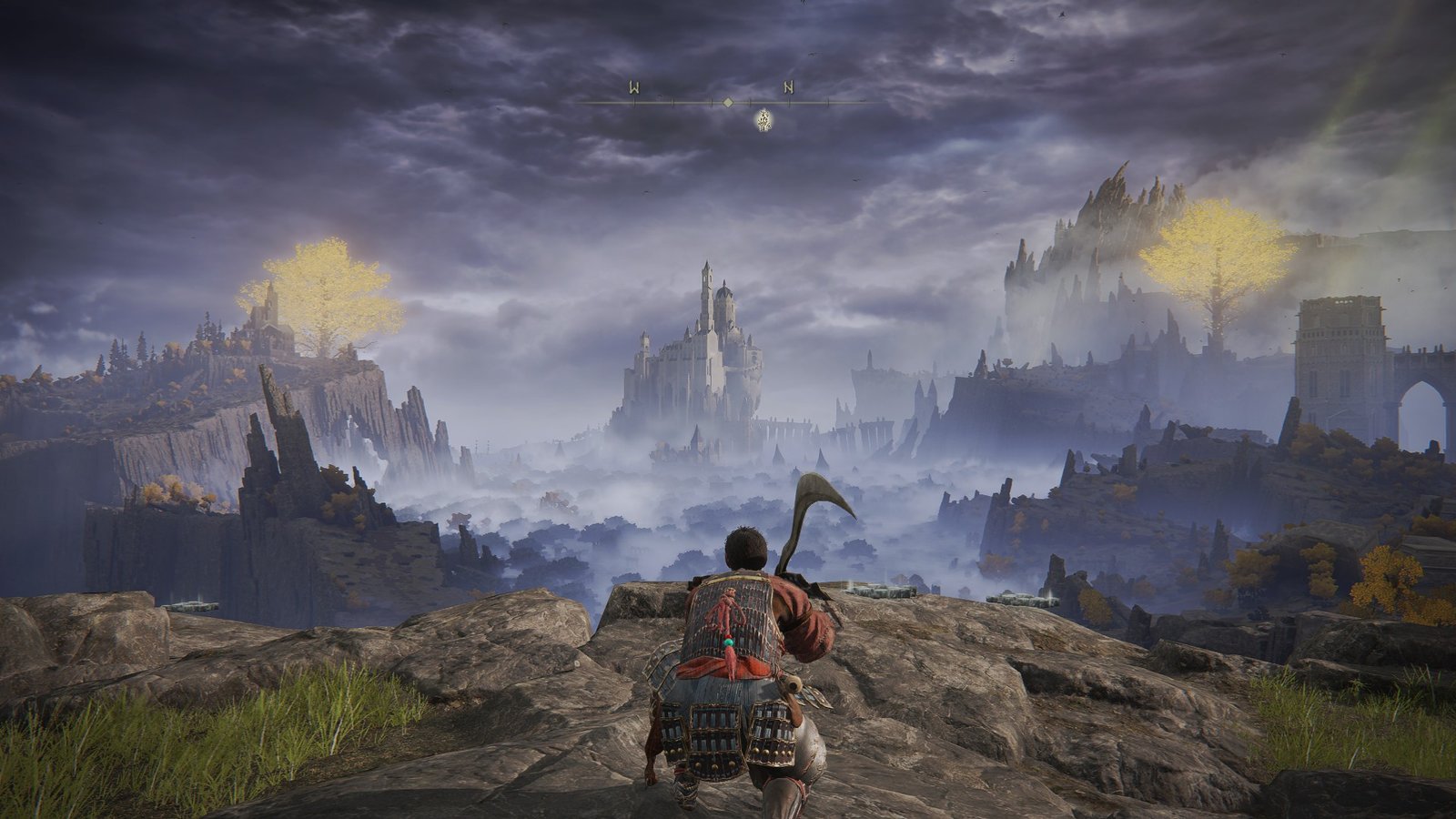
Task: Click the glowing marker icon below the compass
Action: (x=763, y=119)
